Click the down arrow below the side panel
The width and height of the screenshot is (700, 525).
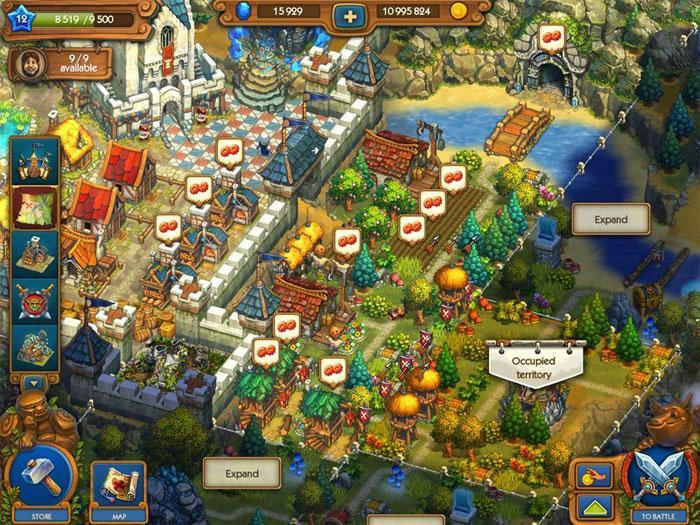35,383
